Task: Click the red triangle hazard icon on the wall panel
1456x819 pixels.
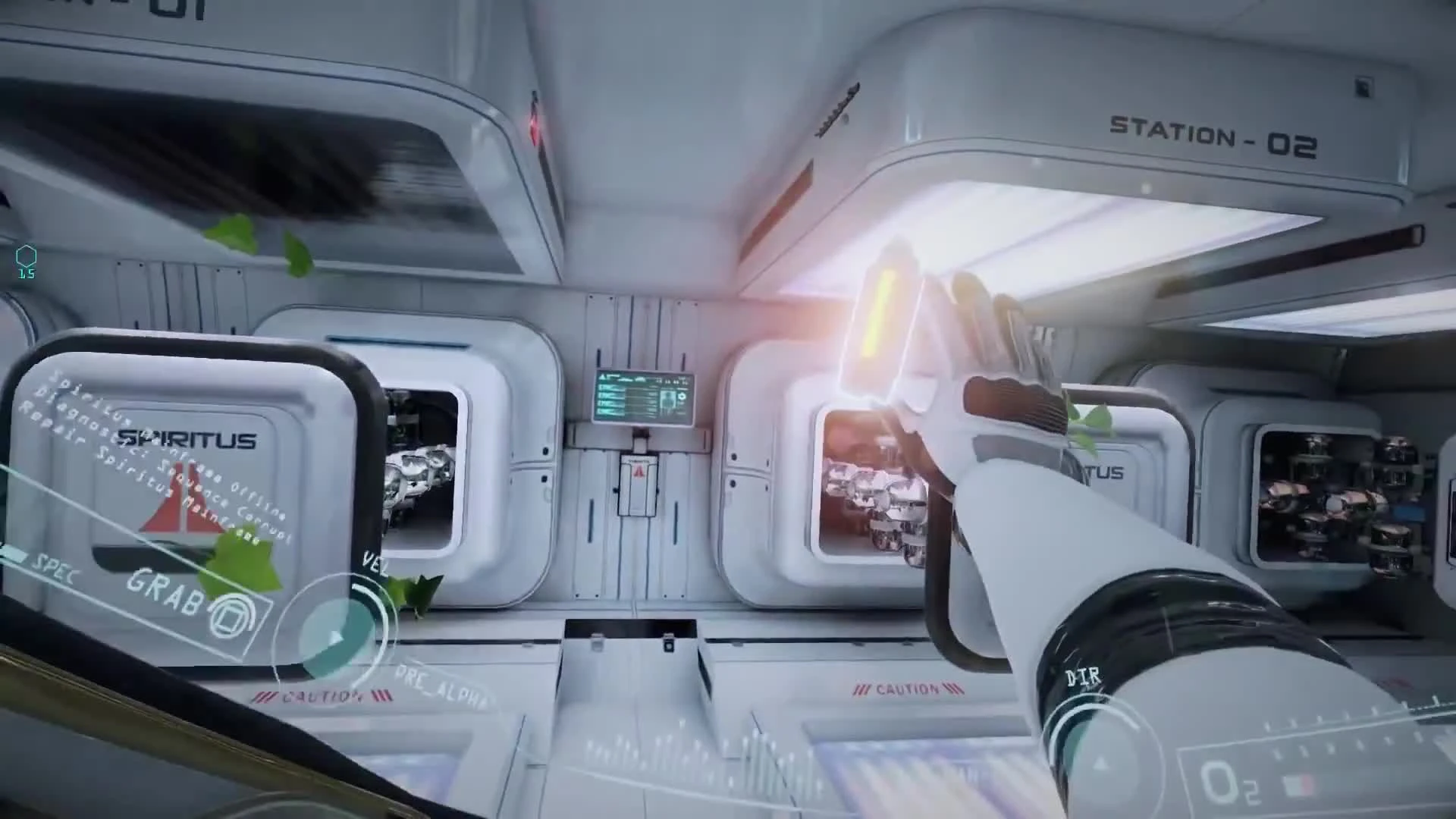Action: coord(639,474)
